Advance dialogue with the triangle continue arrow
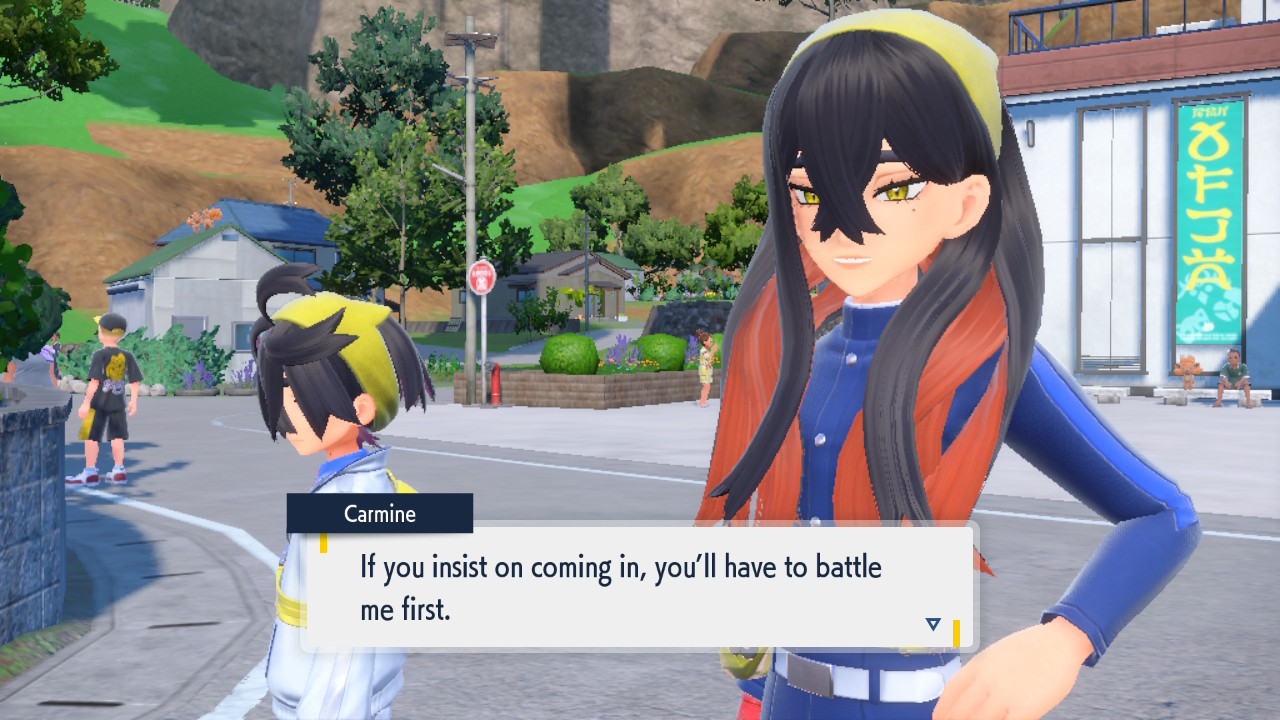Screen dimensions: 1280x720 [932, 624]
